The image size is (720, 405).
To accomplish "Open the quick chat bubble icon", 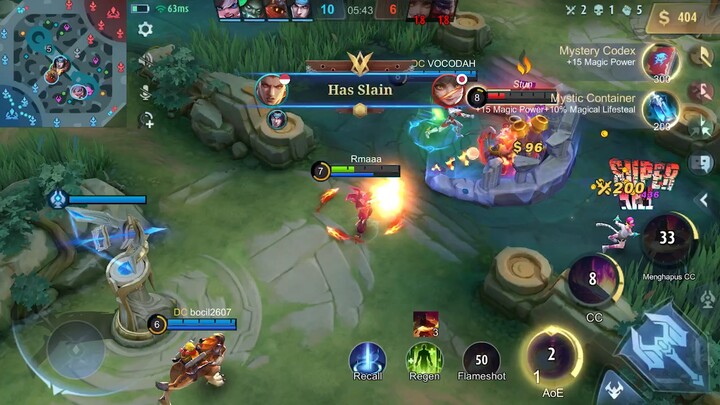I will (x=701, y=162).
